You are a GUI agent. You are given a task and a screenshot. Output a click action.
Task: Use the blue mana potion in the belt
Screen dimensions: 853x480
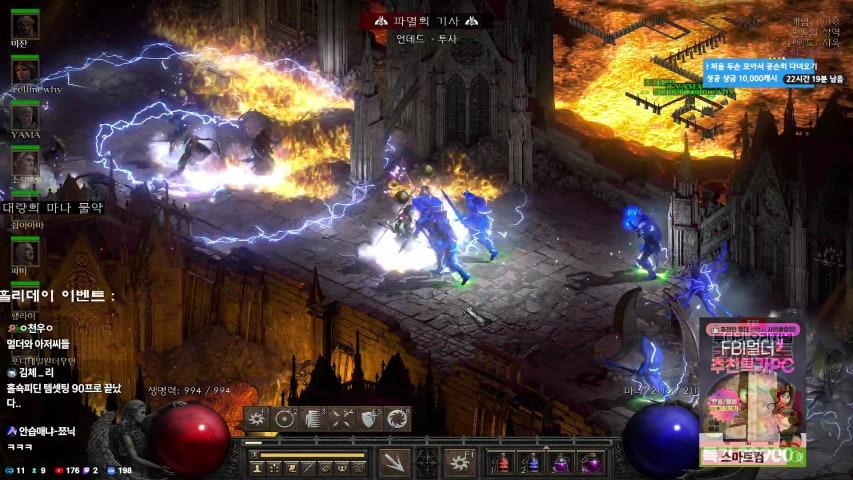tap(531, 463)
